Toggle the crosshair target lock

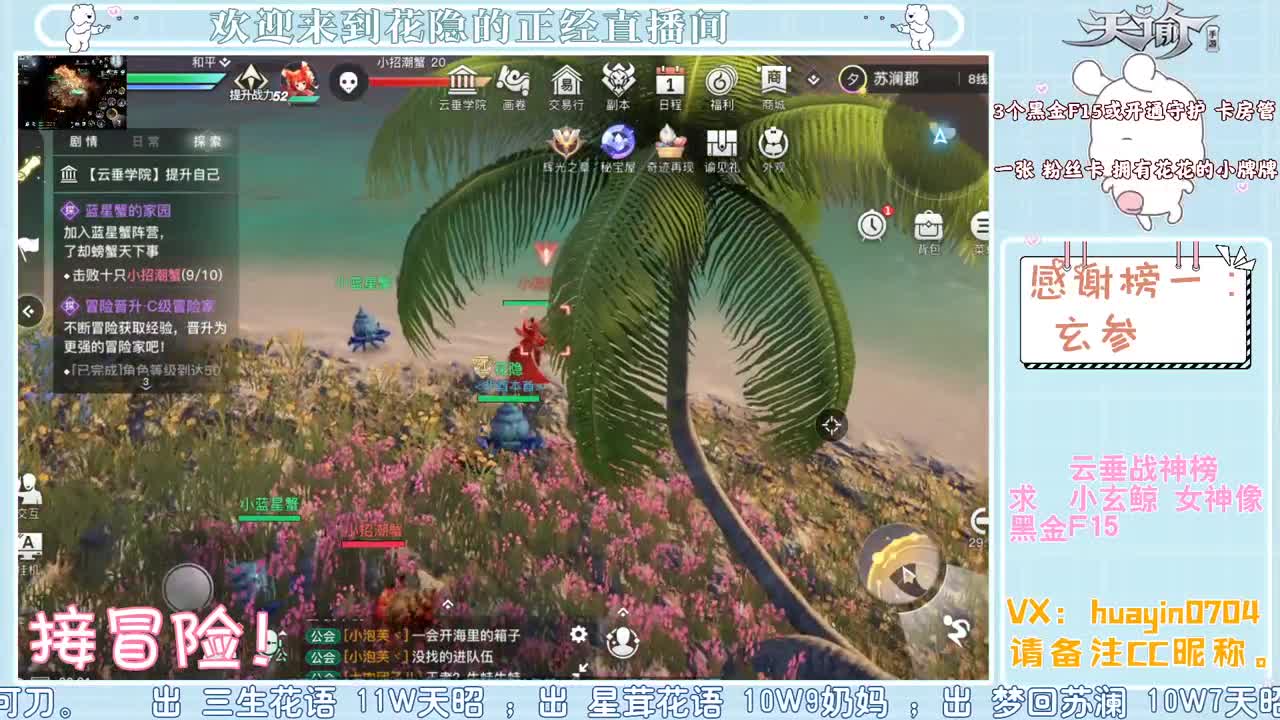pos(832,427)
